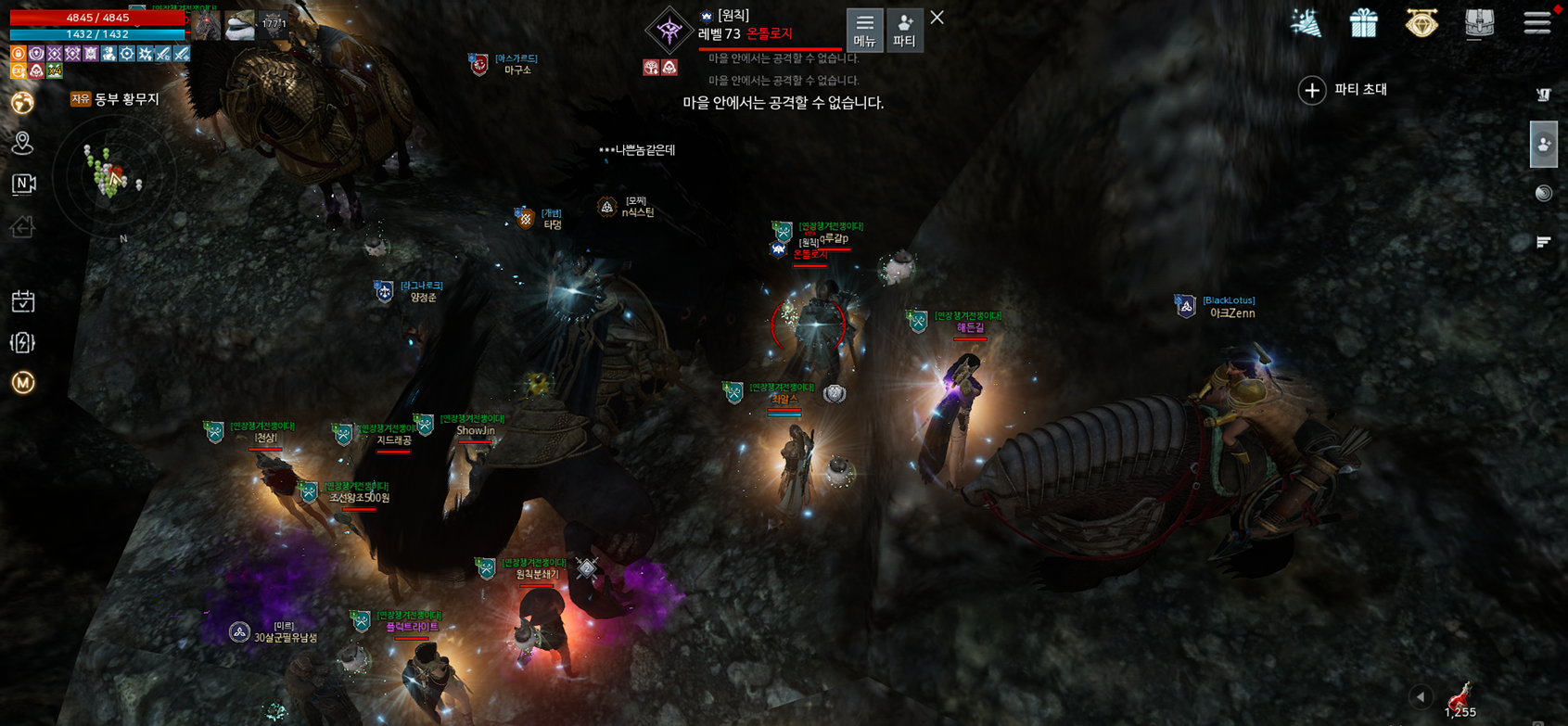Click the gold M circle icon

[23, 382]
